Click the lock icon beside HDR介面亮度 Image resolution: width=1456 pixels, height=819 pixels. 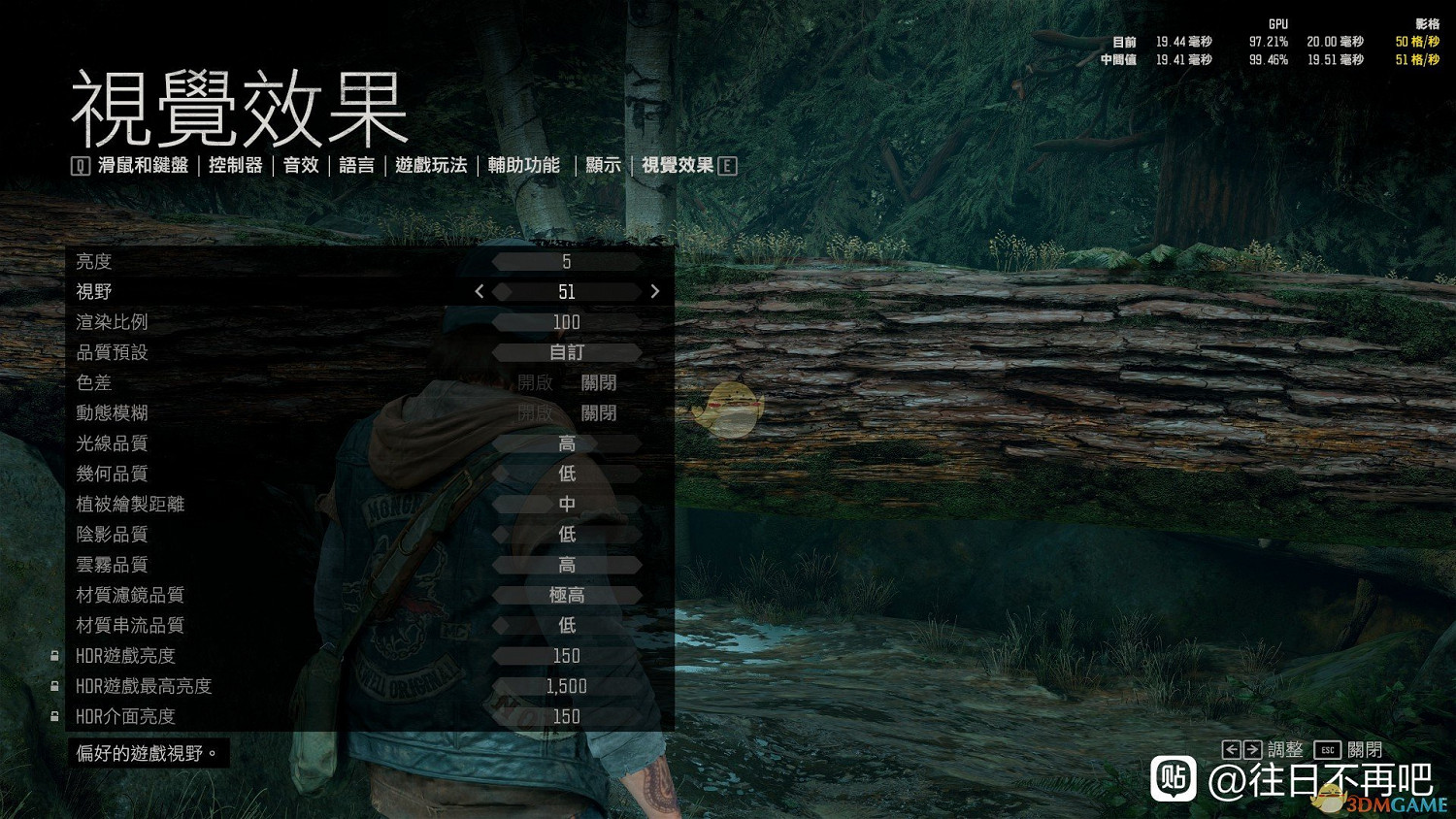pos(53,716)
